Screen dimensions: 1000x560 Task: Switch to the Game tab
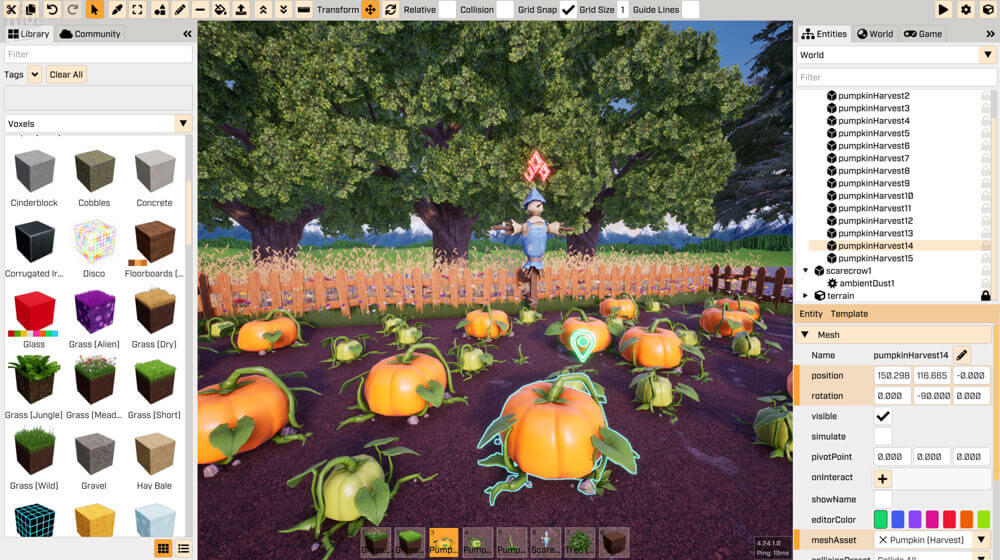(923, 34)
